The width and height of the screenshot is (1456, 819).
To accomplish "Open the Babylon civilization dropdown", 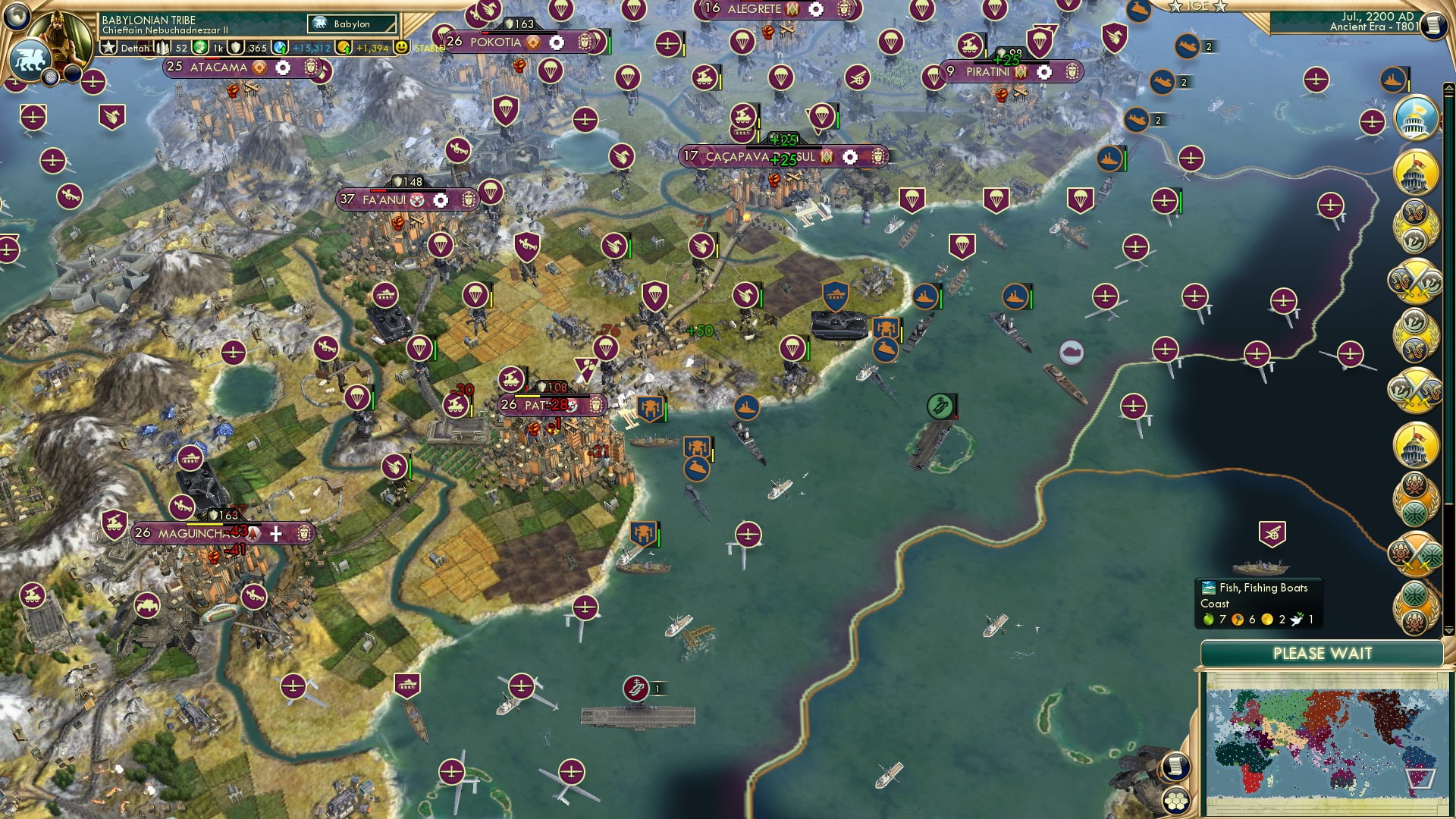I will point(345,24).
